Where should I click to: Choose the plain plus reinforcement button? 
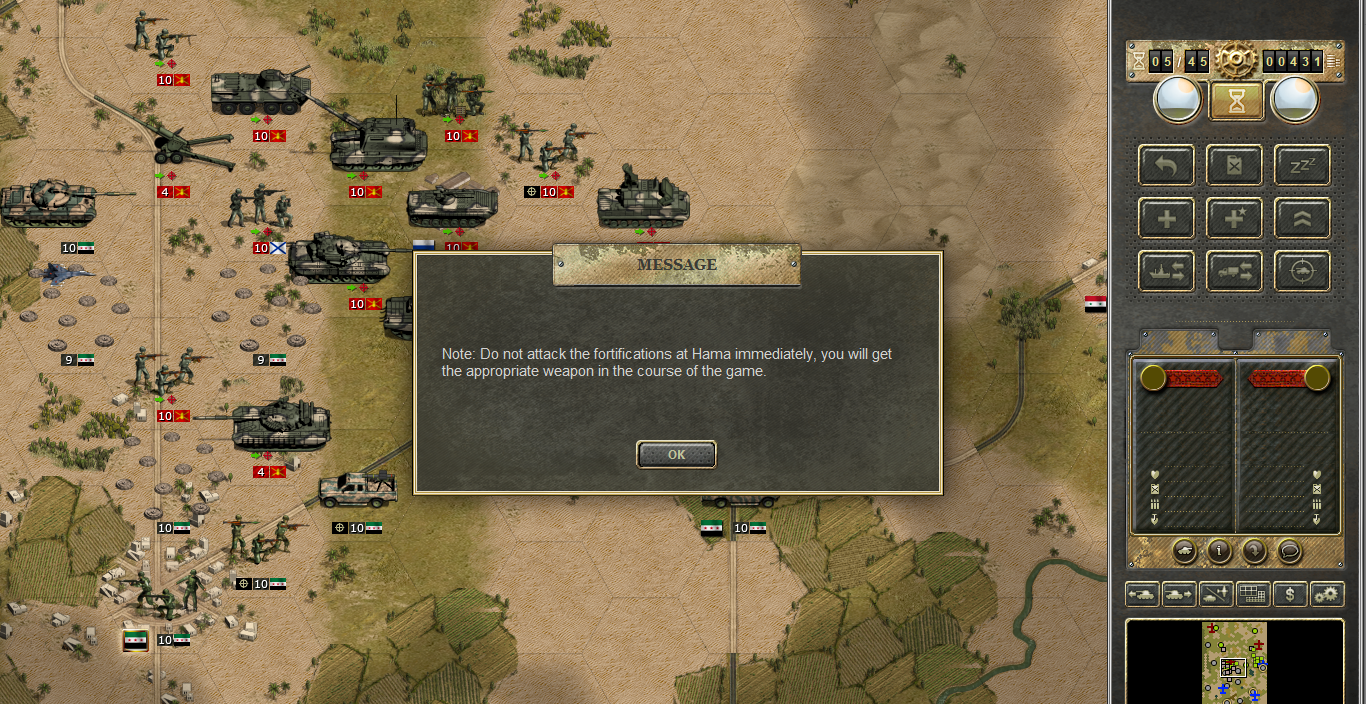[1166, 218]
